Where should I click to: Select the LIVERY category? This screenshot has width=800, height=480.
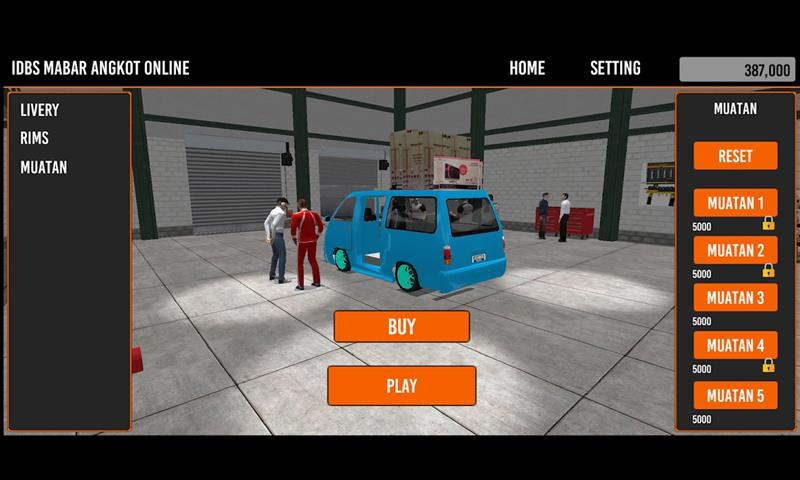(40, 110)
